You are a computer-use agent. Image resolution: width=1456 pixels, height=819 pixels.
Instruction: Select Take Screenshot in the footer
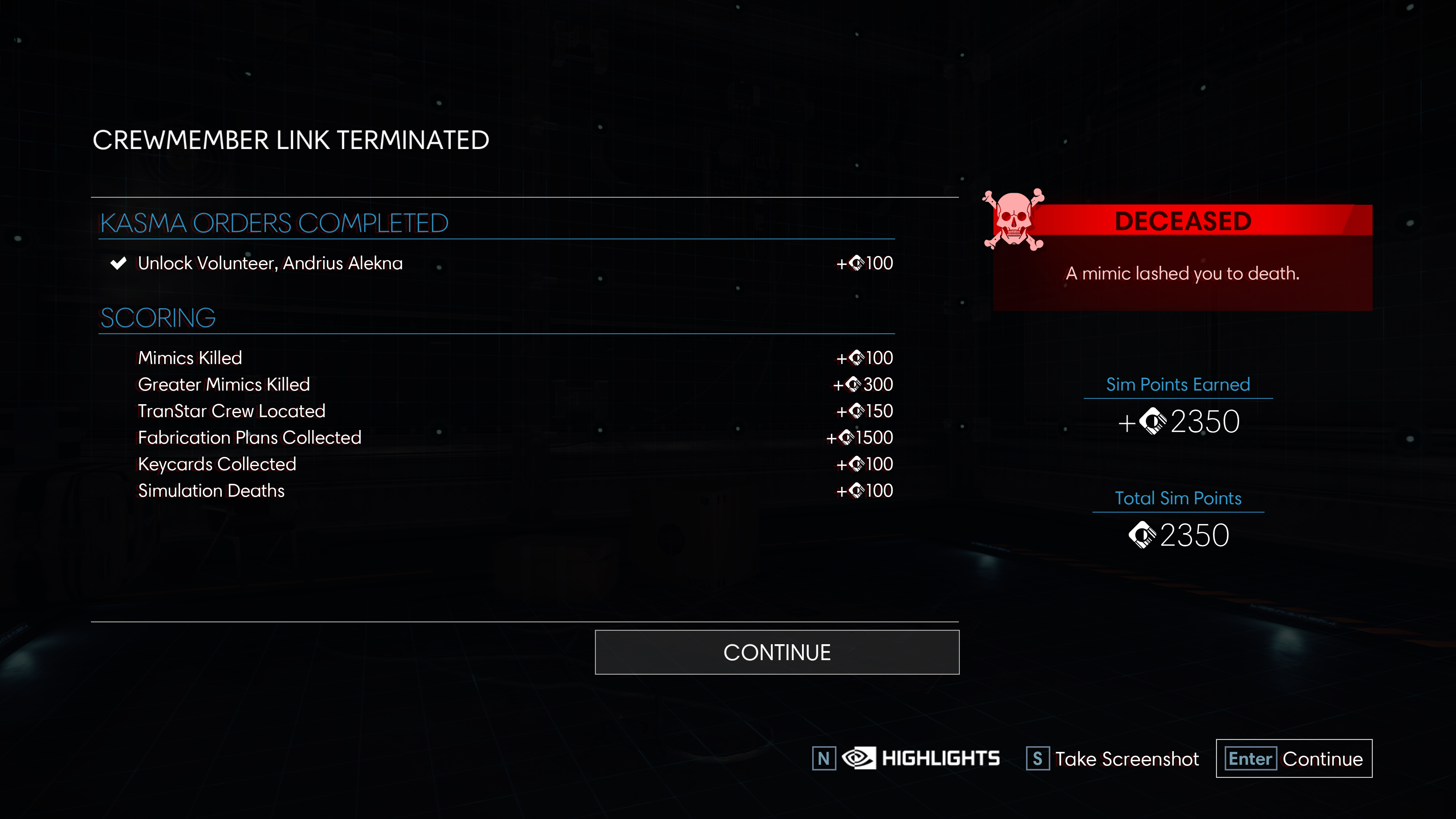point(1112,758)
